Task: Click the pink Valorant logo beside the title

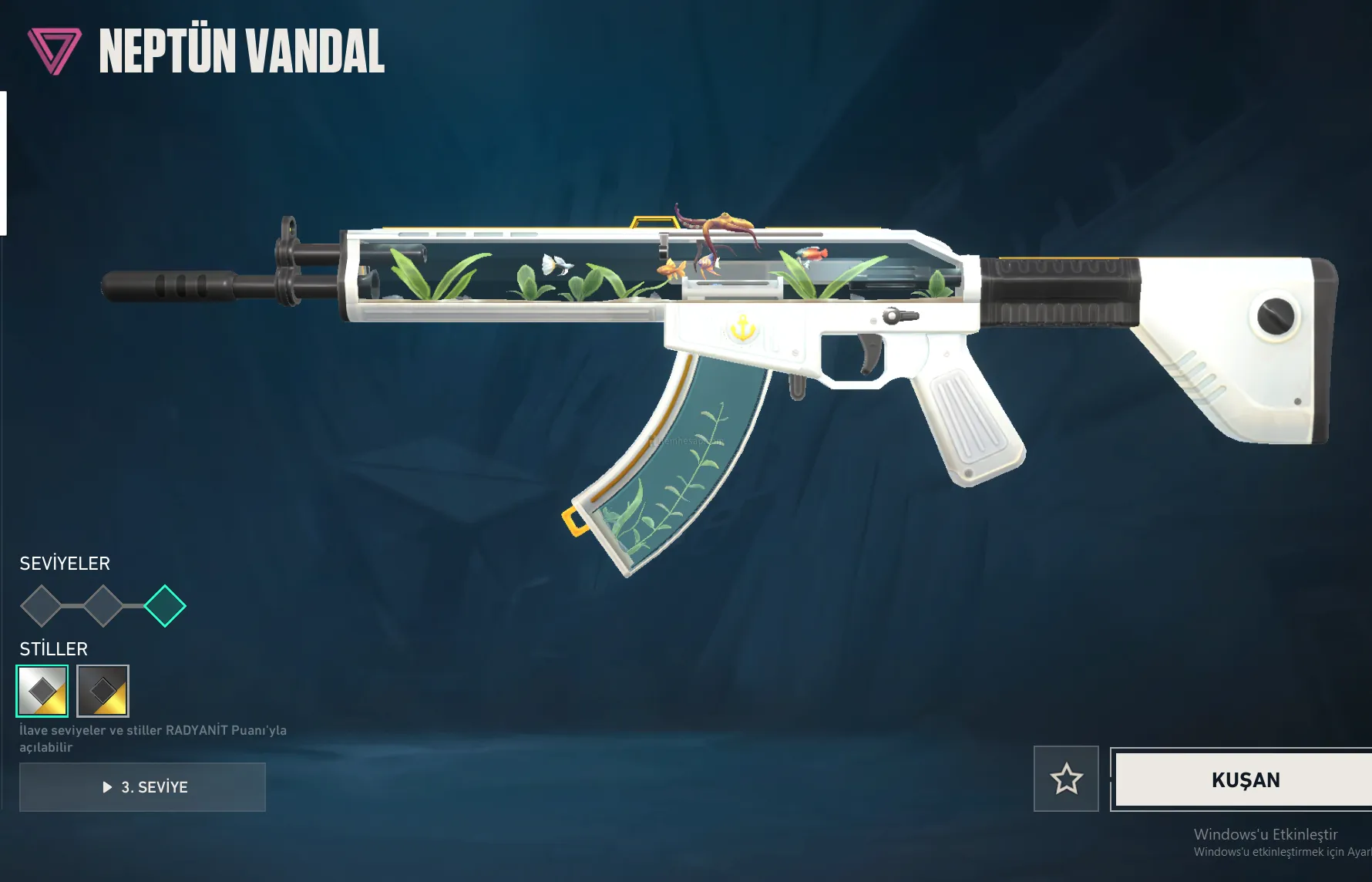Action: 54,51
